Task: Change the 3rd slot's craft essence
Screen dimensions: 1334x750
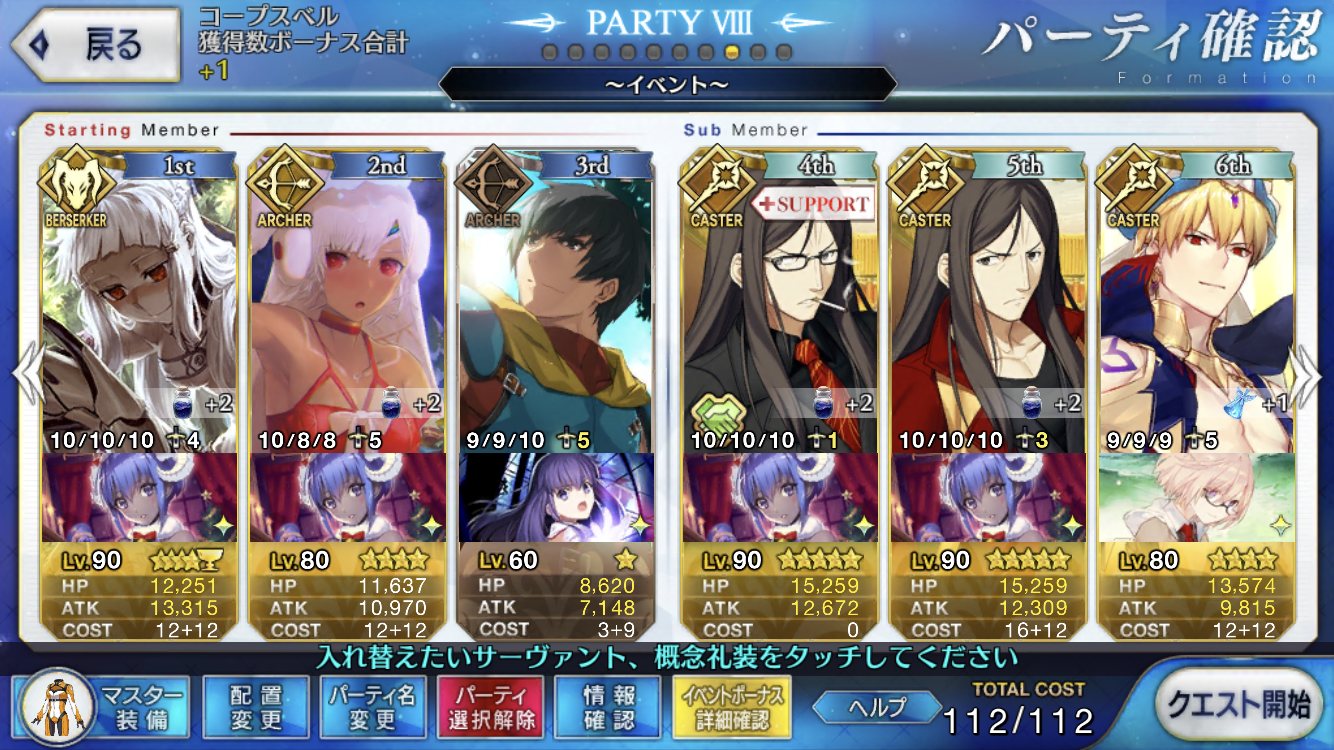Action: click(x=555, y=497)
